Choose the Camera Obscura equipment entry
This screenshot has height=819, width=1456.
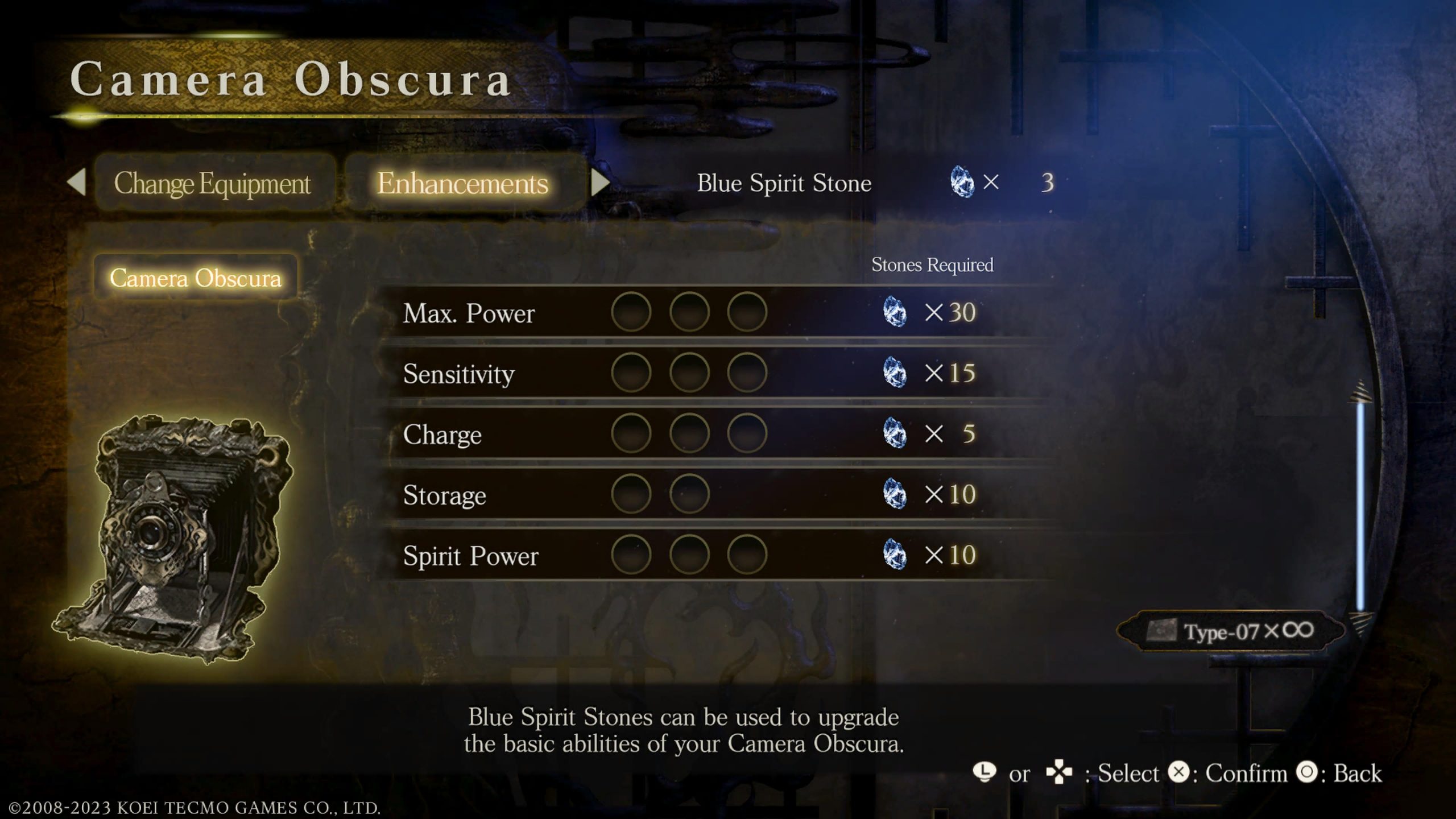(x=195, y=278)
